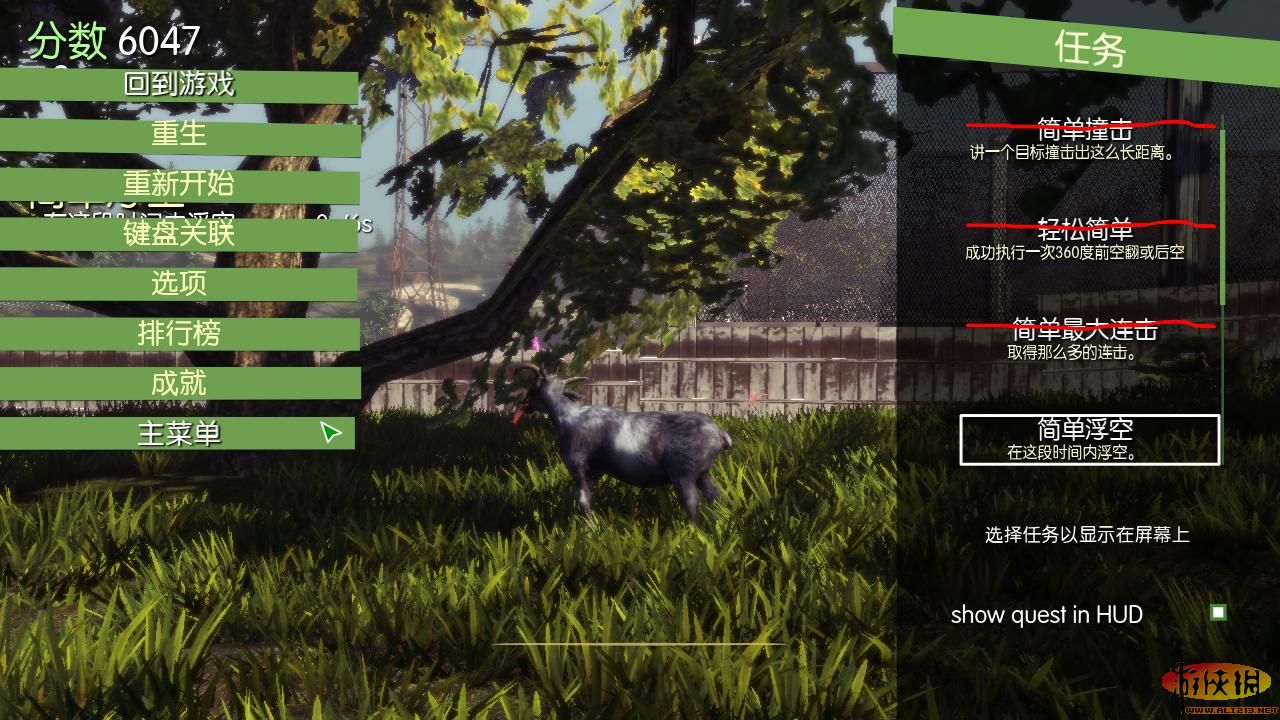Select the 重生 respawn option

point(179,135)
